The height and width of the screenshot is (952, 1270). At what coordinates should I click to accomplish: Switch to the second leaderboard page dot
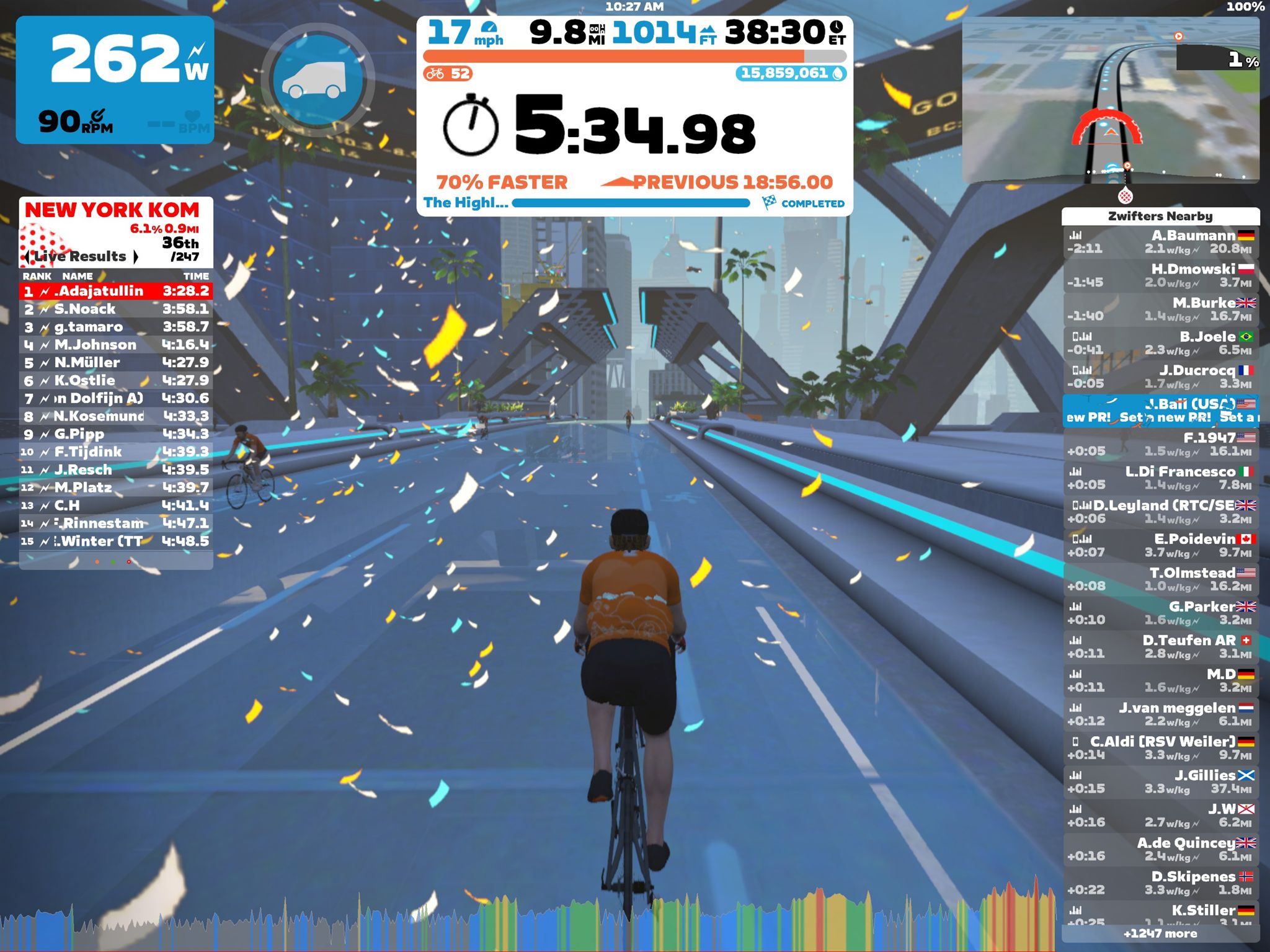(112, 562)
